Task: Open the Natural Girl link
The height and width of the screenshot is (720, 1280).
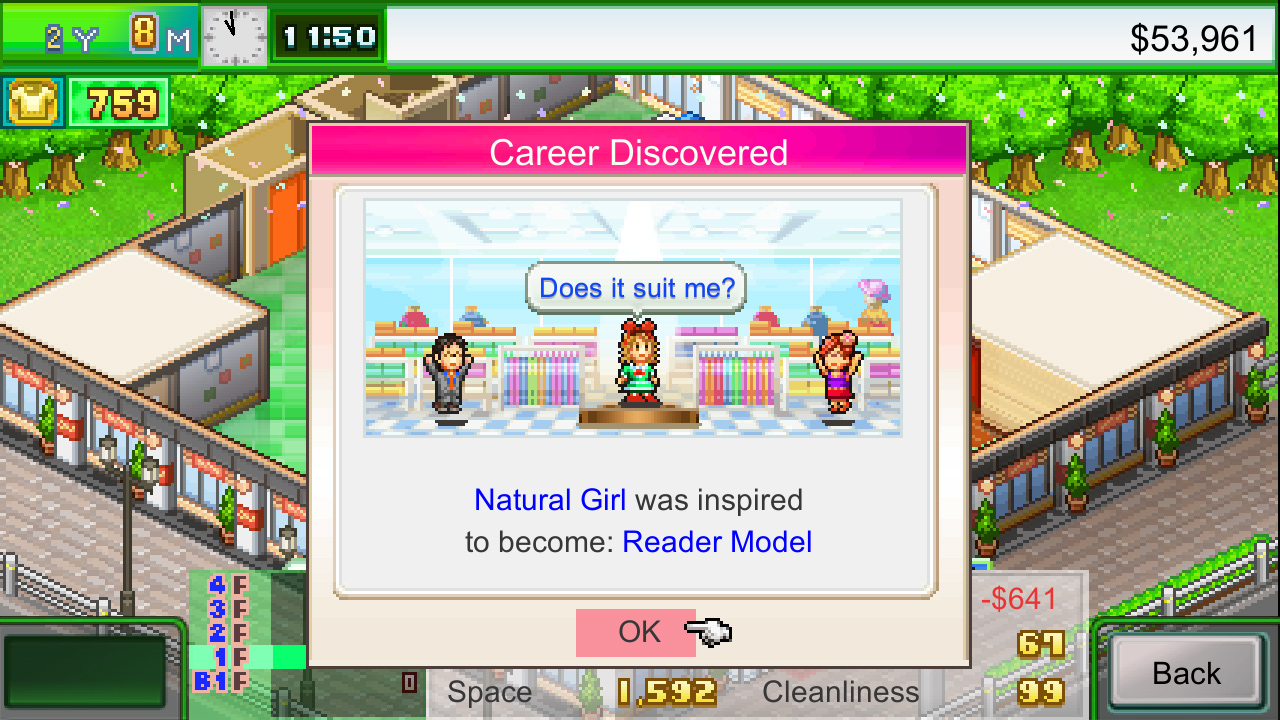Action: pyautogui.click(x=548, y=500)
